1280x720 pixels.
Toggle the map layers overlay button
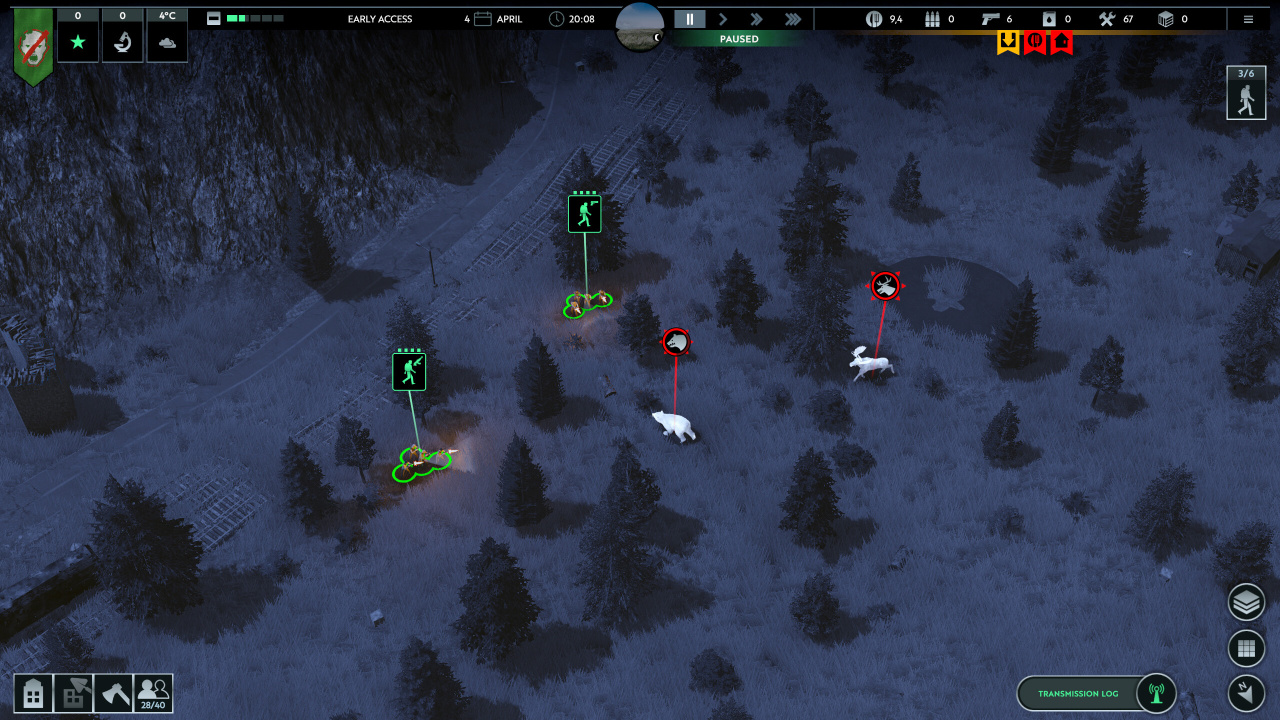[x=1246, y=602]
